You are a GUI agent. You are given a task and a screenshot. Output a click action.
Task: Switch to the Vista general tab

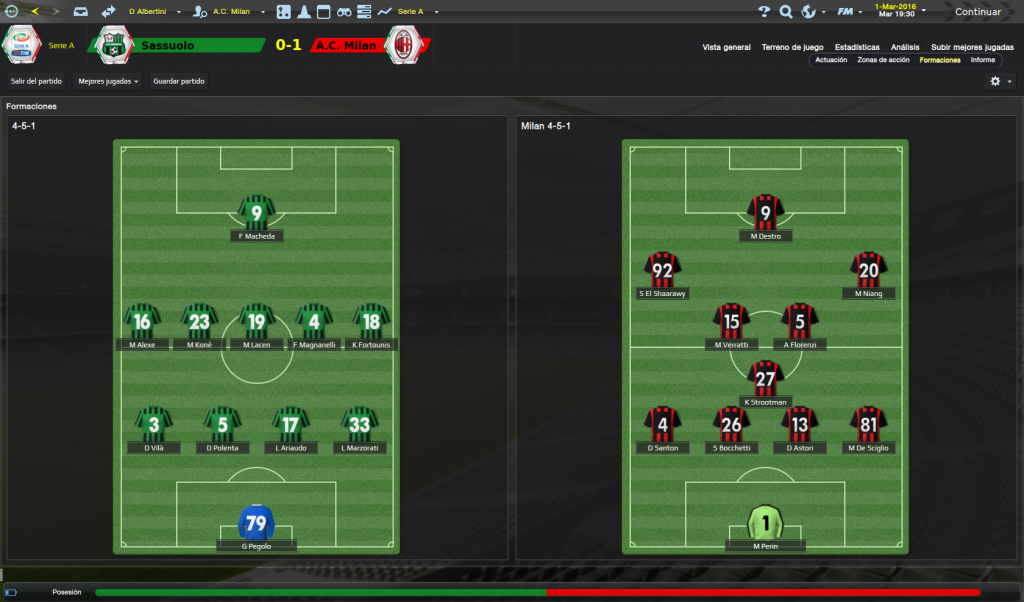point(726,47)
